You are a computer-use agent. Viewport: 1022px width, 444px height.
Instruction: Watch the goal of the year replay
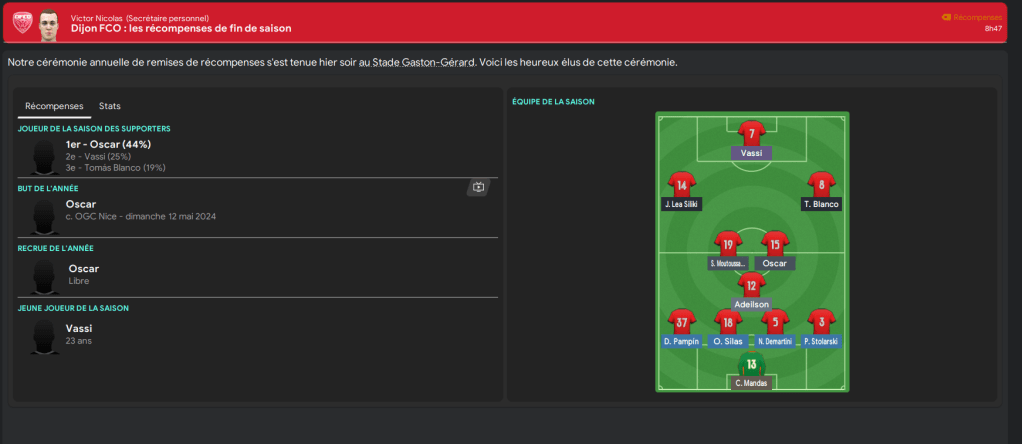click(x=478, y=187)
